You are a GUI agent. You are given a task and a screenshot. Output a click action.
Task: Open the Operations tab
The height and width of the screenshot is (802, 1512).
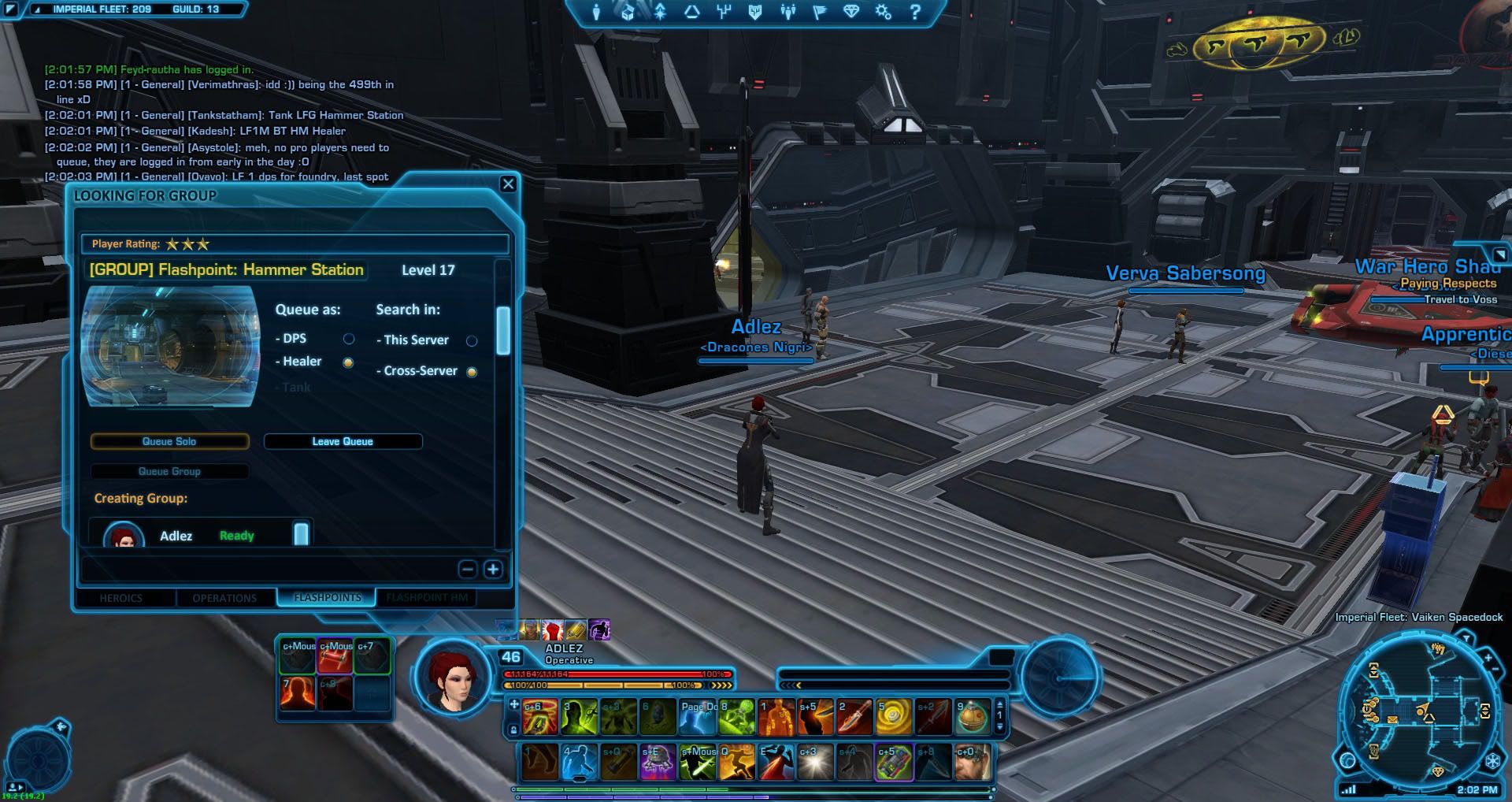pos(224,598)
